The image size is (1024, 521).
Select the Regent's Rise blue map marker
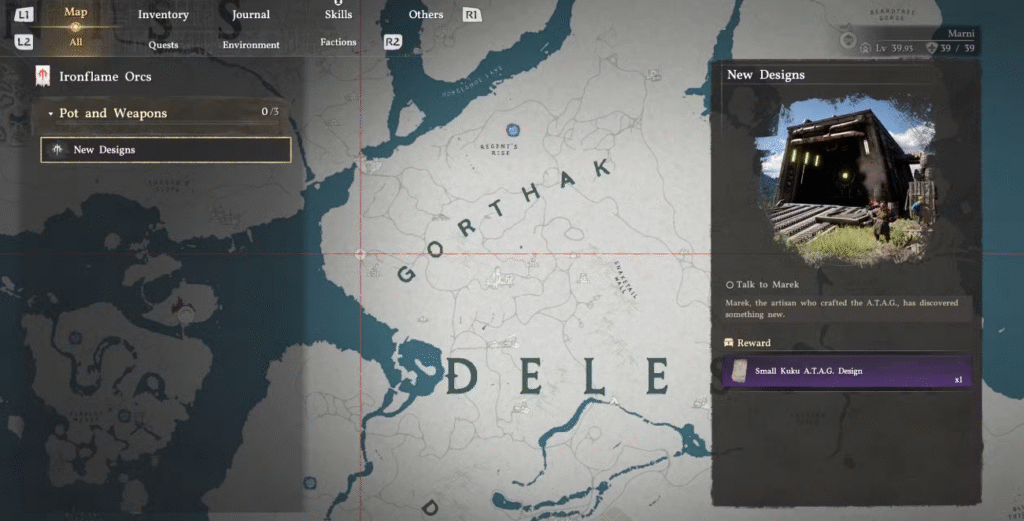coord(513,129)
